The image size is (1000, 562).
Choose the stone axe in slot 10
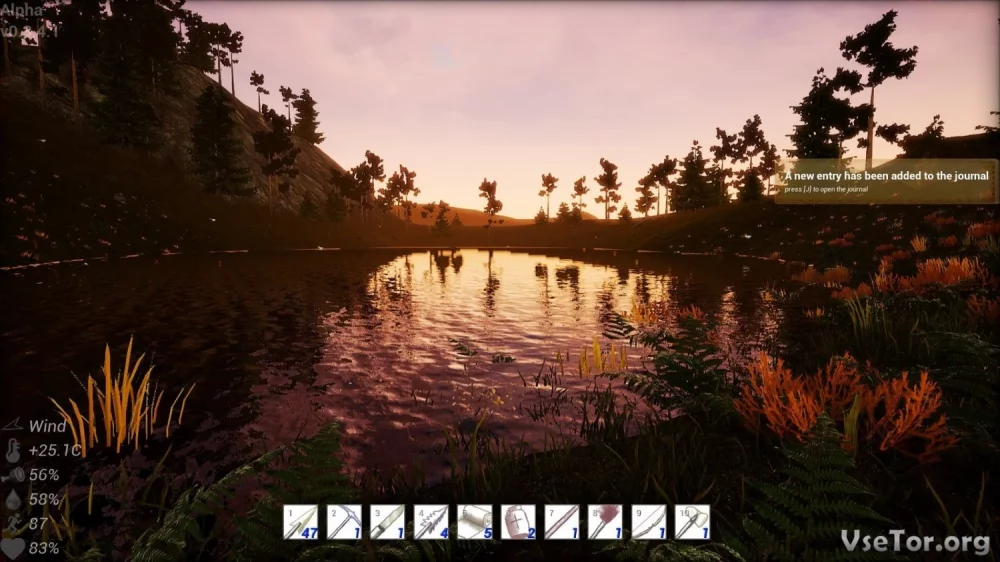point(692,522)
